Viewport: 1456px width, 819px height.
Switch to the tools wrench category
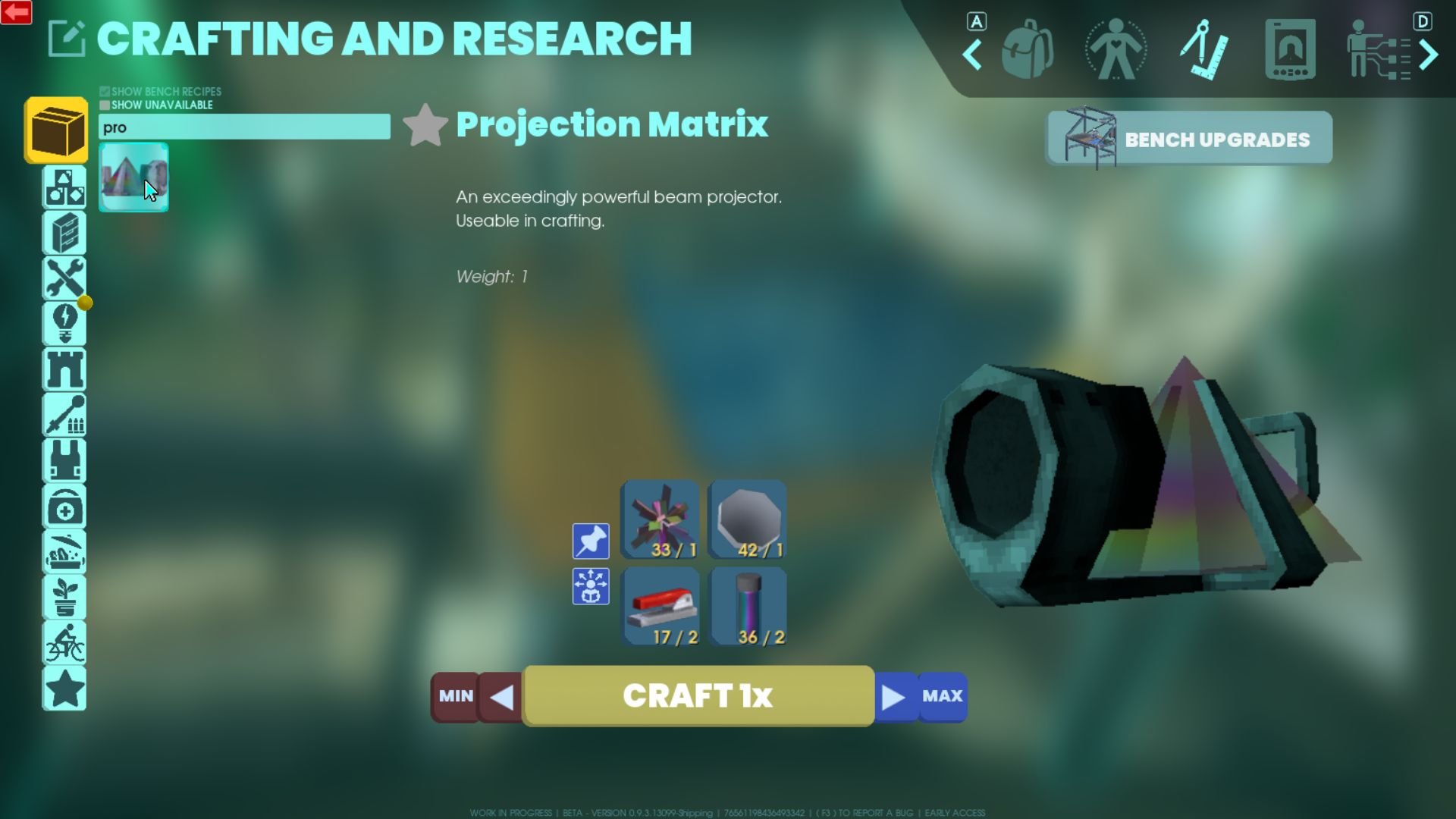[64, 278]
